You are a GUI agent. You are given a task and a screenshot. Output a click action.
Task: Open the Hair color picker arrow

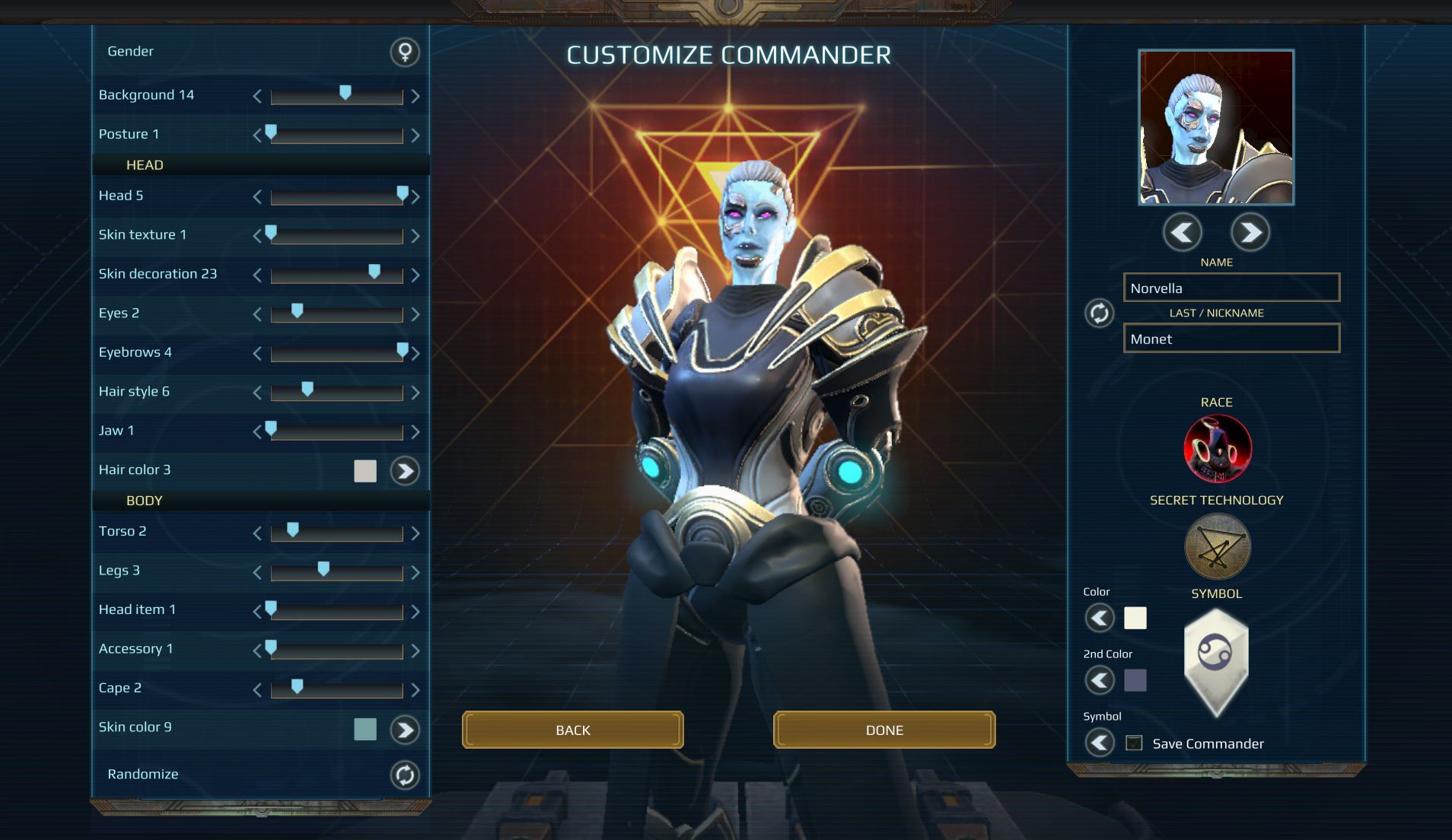[405, 471]
